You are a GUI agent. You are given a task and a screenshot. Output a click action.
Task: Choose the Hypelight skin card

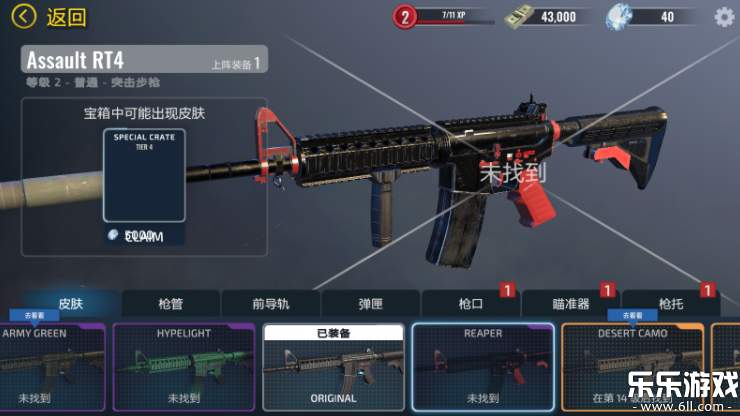tap(183, 366)
